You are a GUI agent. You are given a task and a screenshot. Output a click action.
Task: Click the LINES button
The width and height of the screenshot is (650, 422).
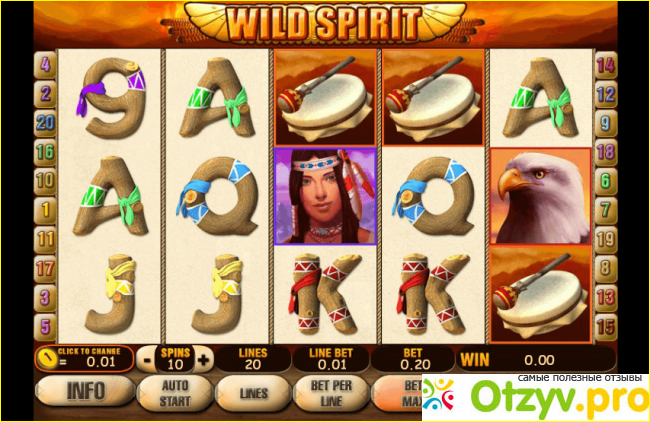click(x=253, y=392)
